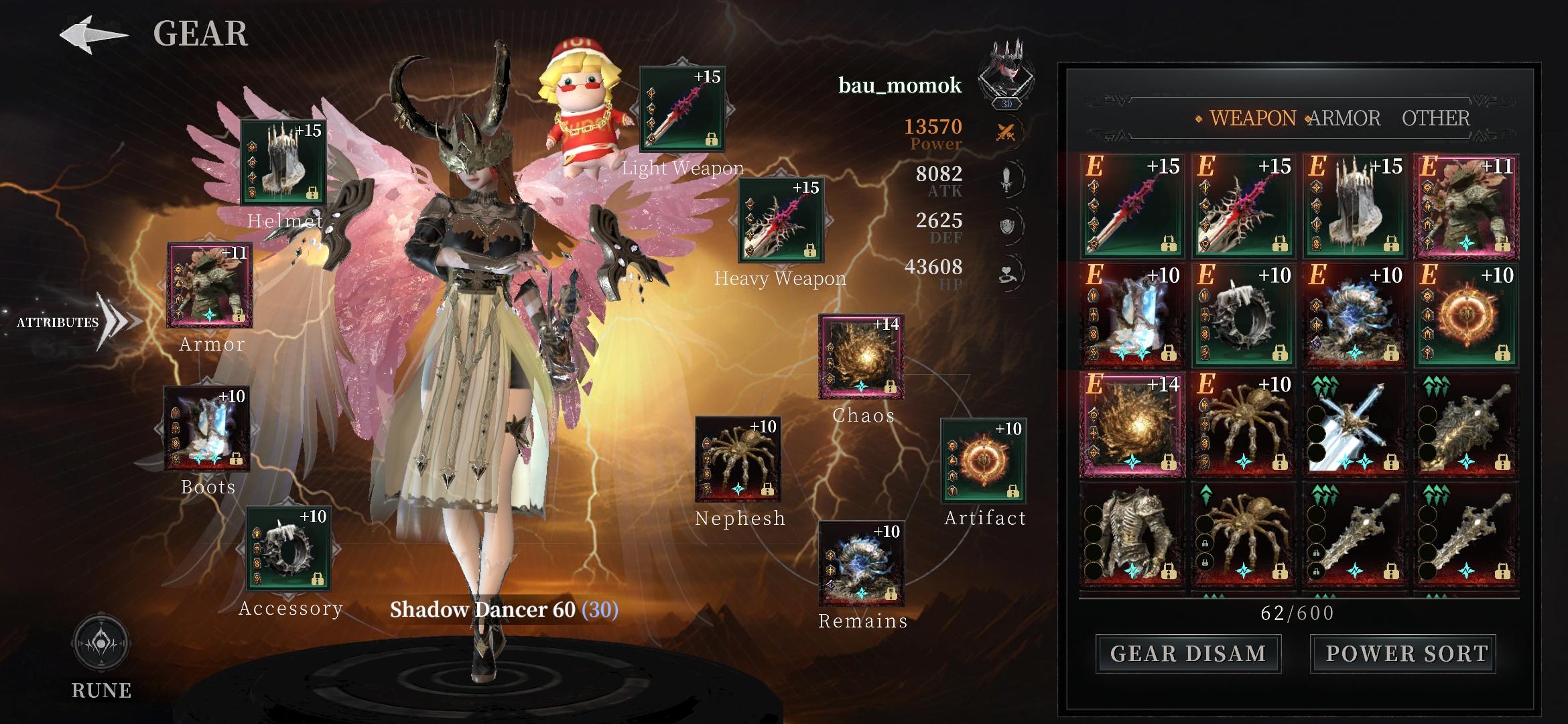Screen dimensions: 1568x724
Task: Select the equipped Nephesh spider slot
Action: coord(738,459)
